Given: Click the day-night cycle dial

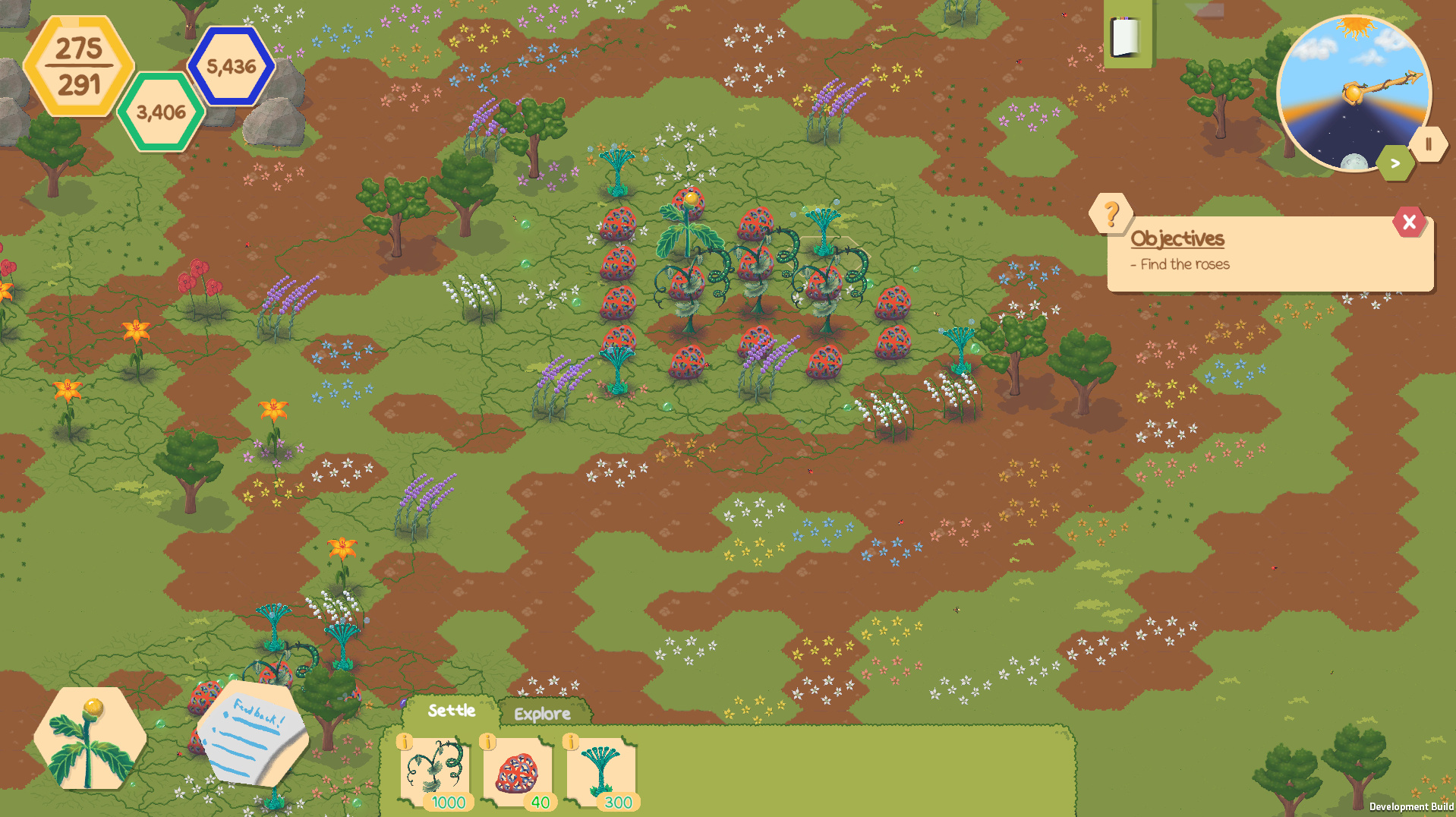Looking at the screenshot, I should (1353, 93).
